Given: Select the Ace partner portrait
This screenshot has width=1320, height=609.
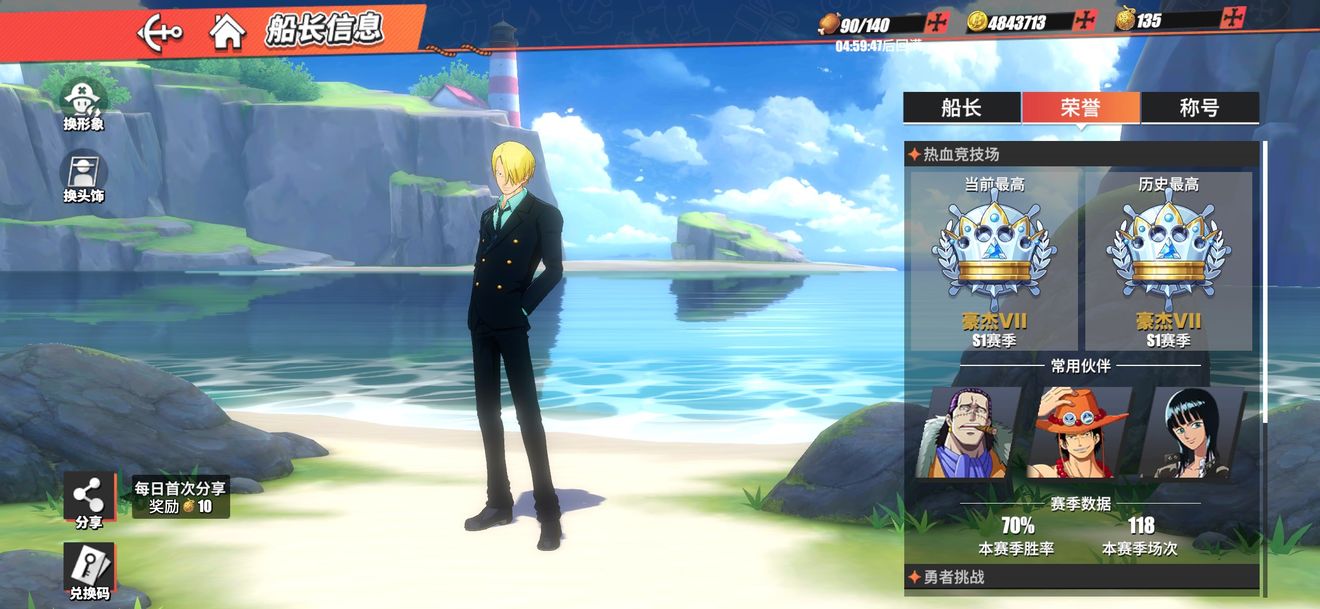Looking at the screenshot, I should coord(1080,432).
